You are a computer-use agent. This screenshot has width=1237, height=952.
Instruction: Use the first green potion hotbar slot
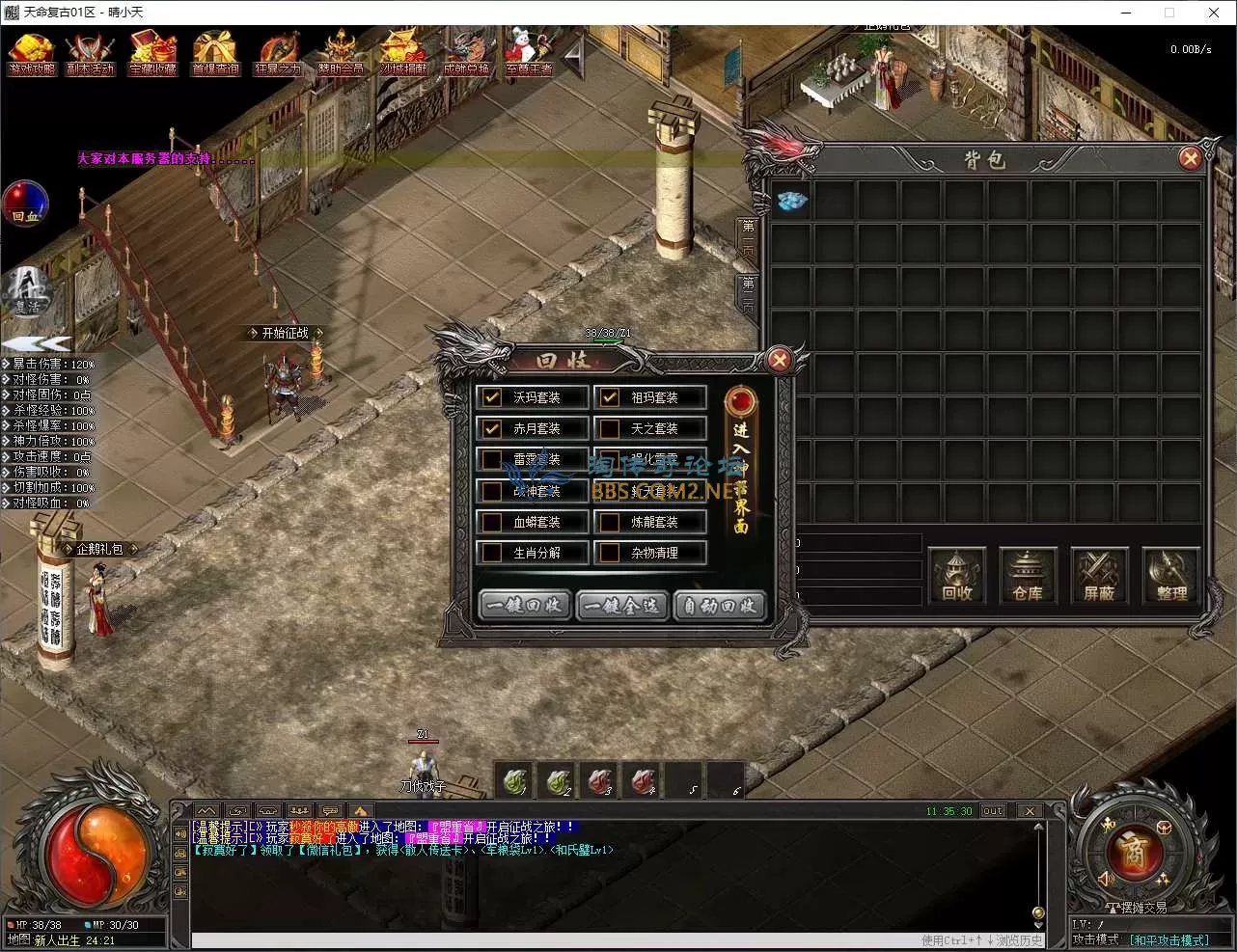(515, 780)
